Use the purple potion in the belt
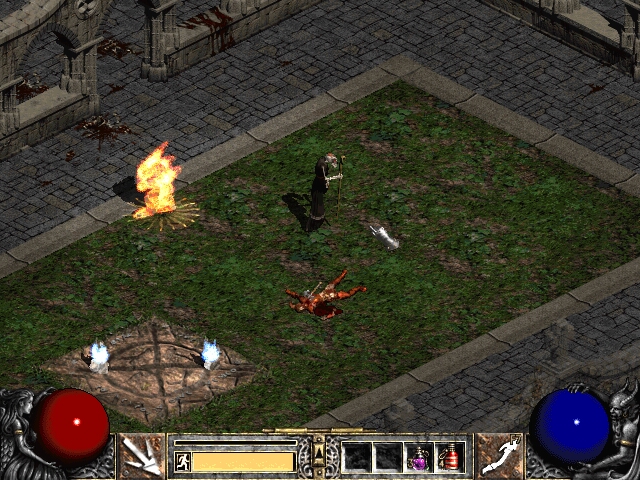Viewport: 640px width, 480px height. tap(419, 457)
